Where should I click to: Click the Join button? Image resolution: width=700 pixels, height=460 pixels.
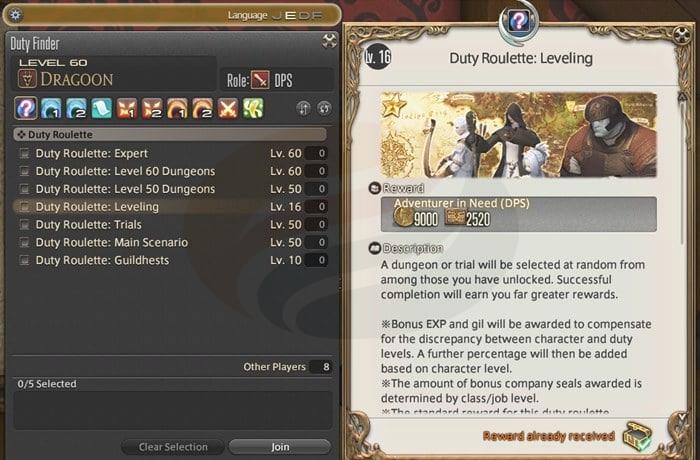[x=279, y=447]
